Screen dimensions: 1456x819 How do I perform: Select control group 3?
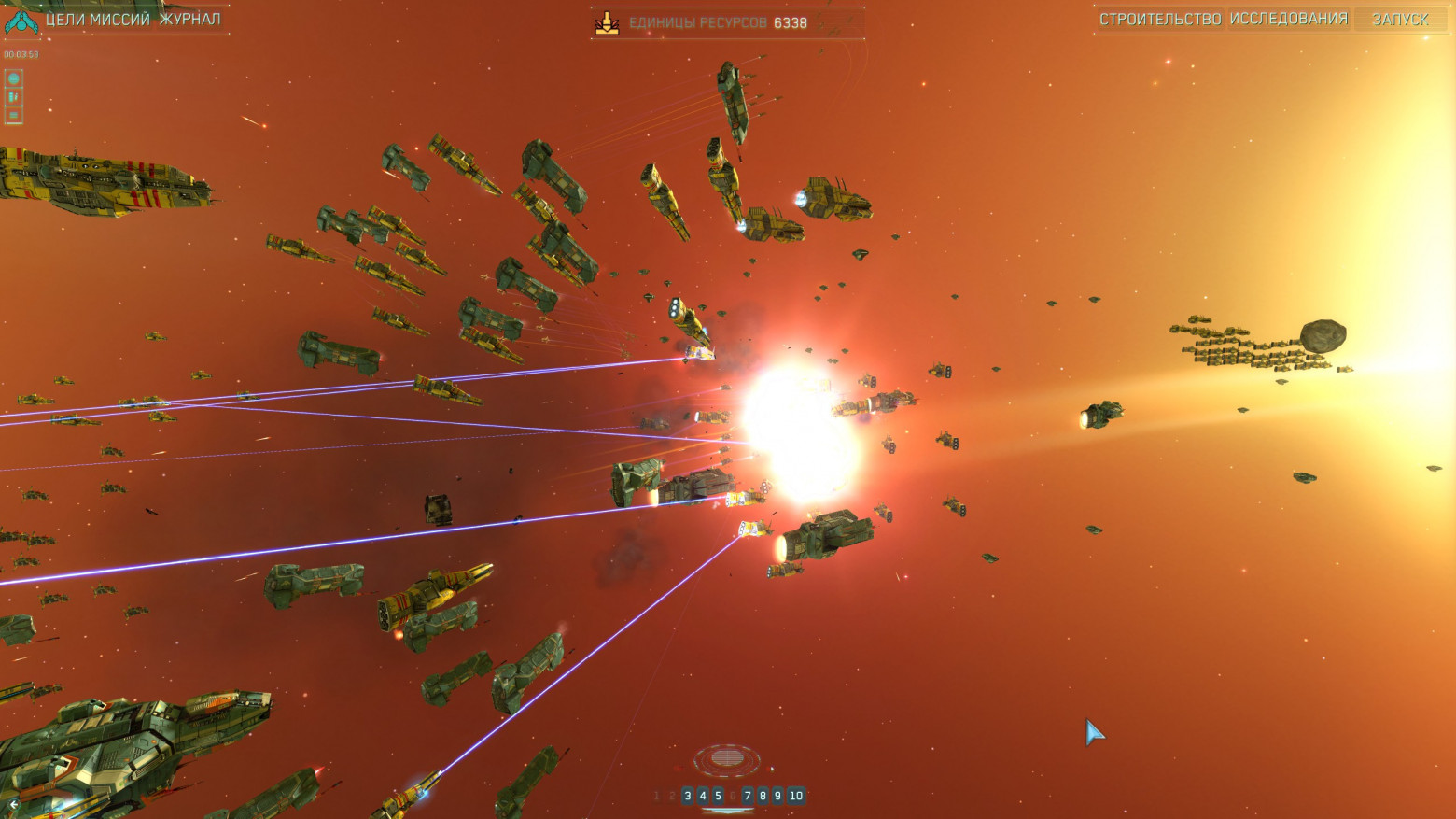687,797
